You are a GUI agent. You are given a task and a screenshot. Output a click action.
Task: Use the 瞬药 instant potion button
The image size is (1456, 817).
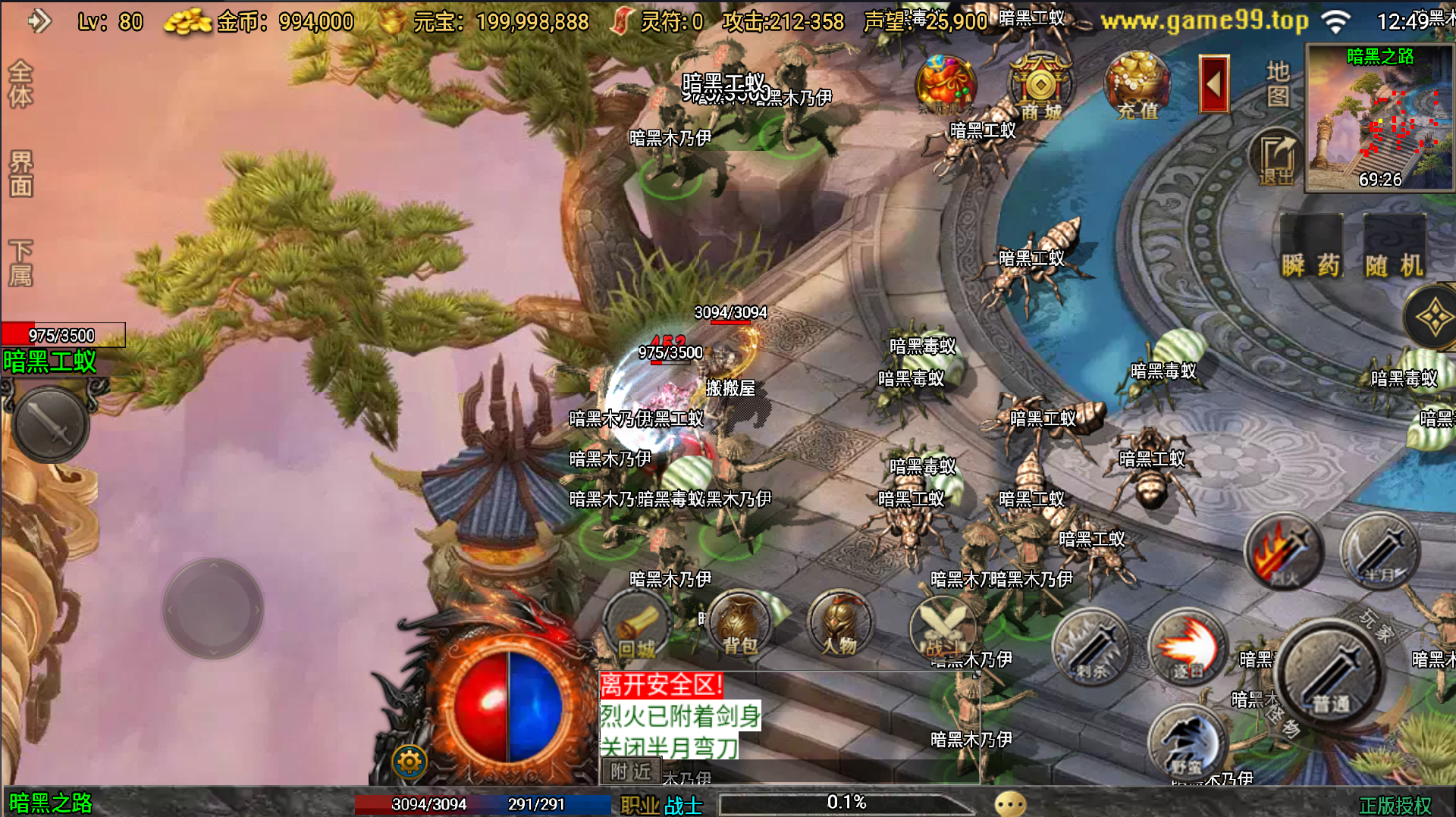[1311, 247]
